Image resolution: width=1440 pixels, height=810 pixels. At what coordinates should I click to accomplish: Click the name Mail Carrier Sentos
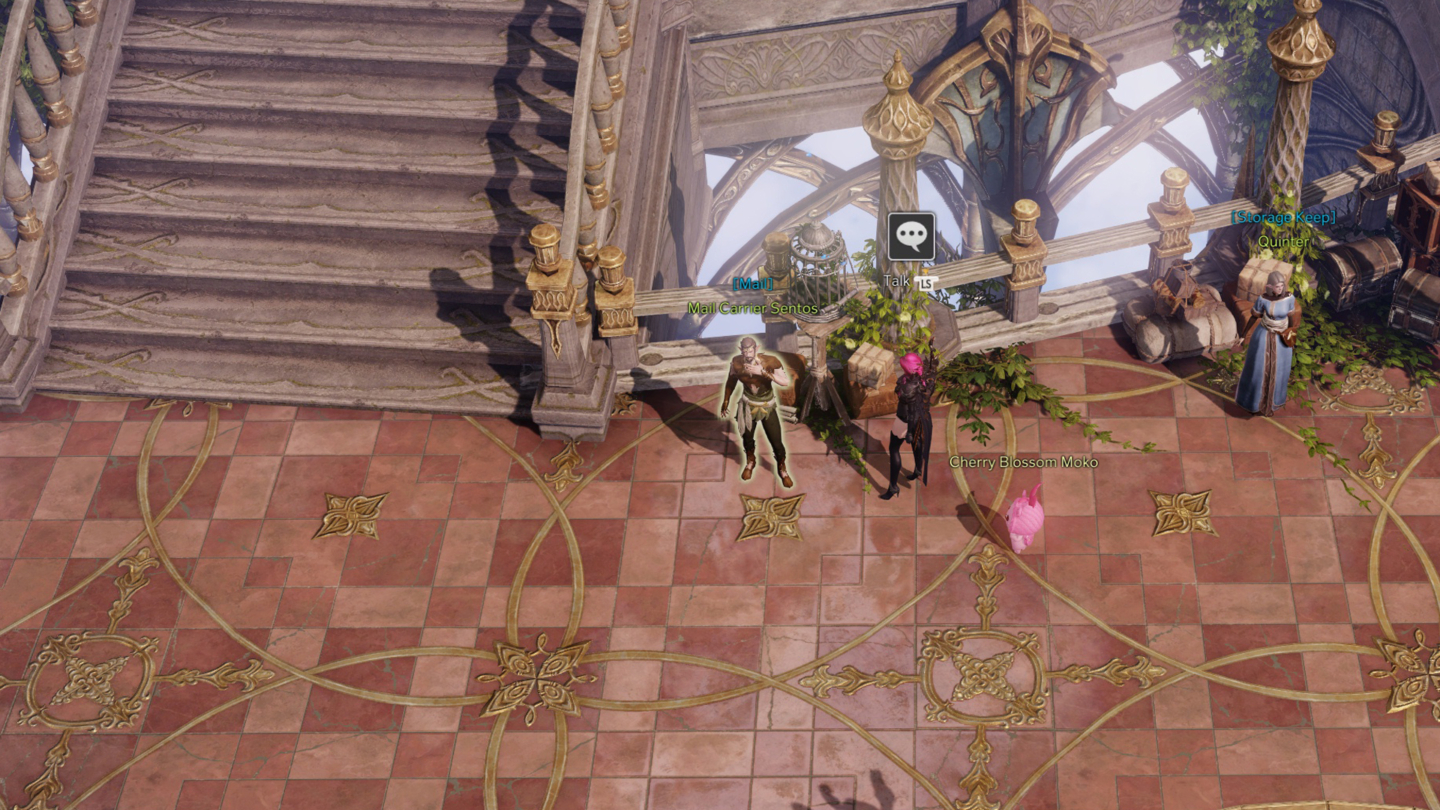(x=753, y=310)
